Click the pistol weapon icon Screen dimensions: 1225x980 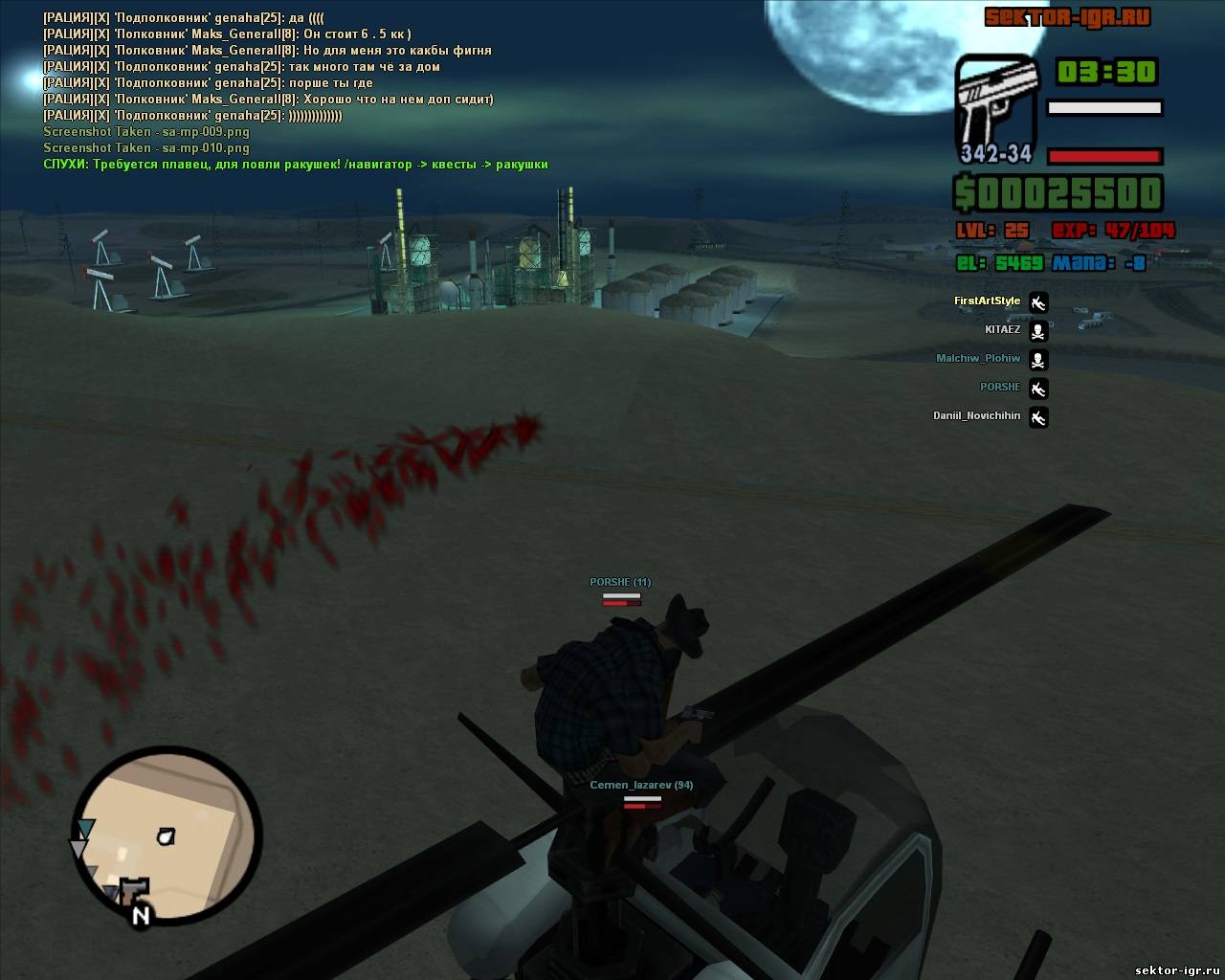(996, 107)
